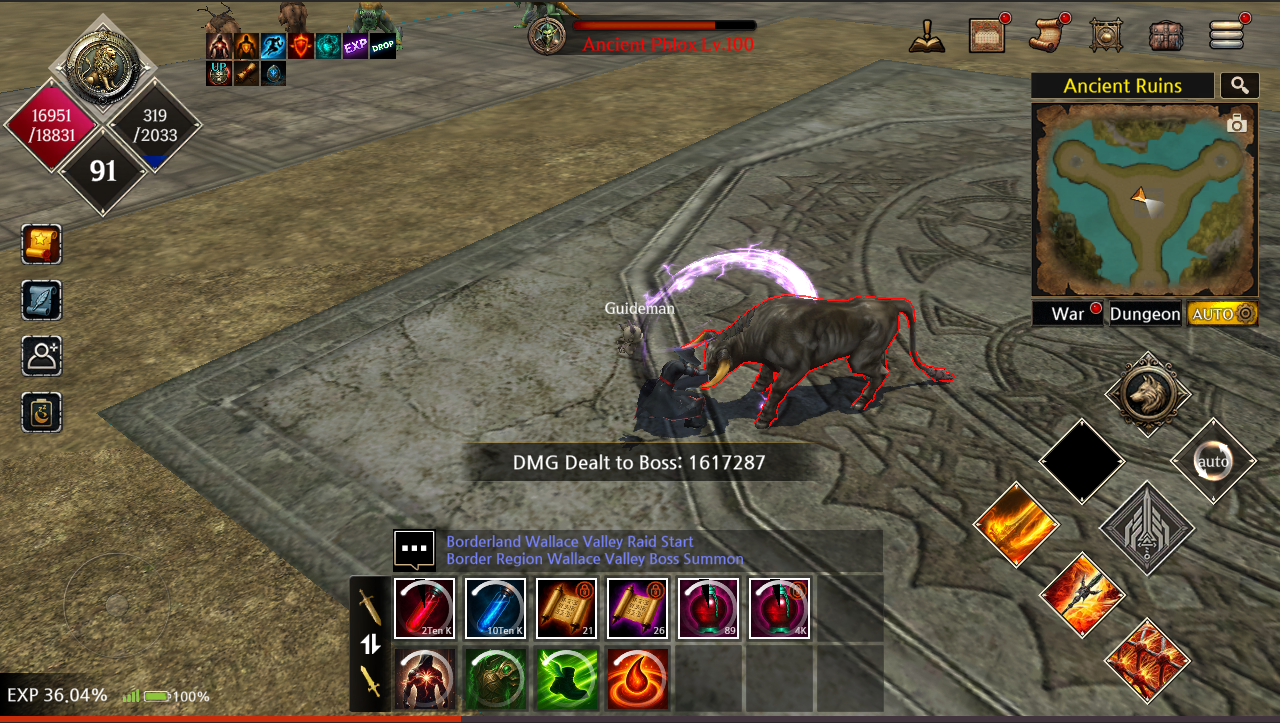The image size is (1280, 723).
Task: Select the War button
Action: 1068,314
